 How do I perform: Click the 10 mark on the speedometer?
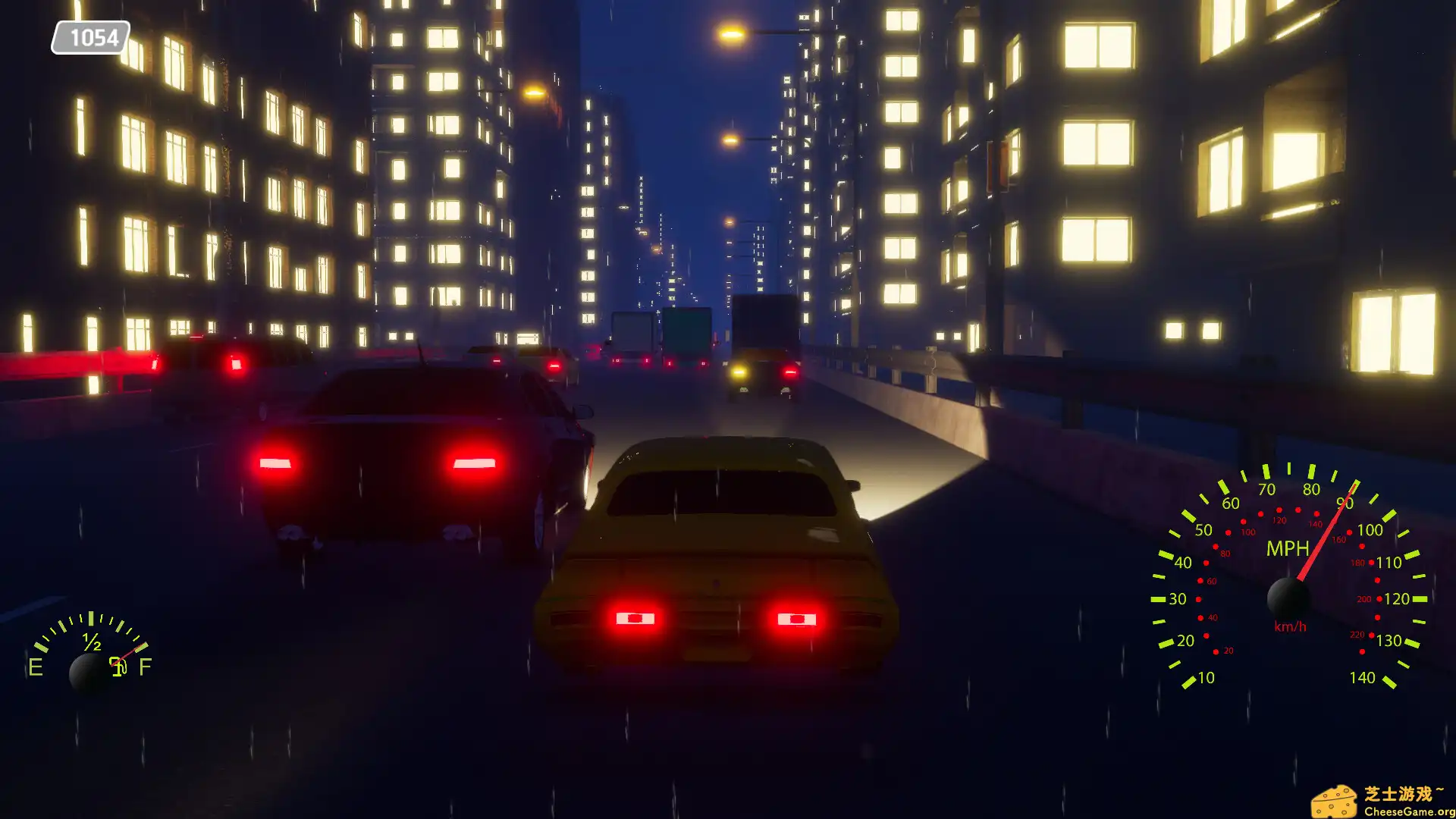coord(1205,678)
